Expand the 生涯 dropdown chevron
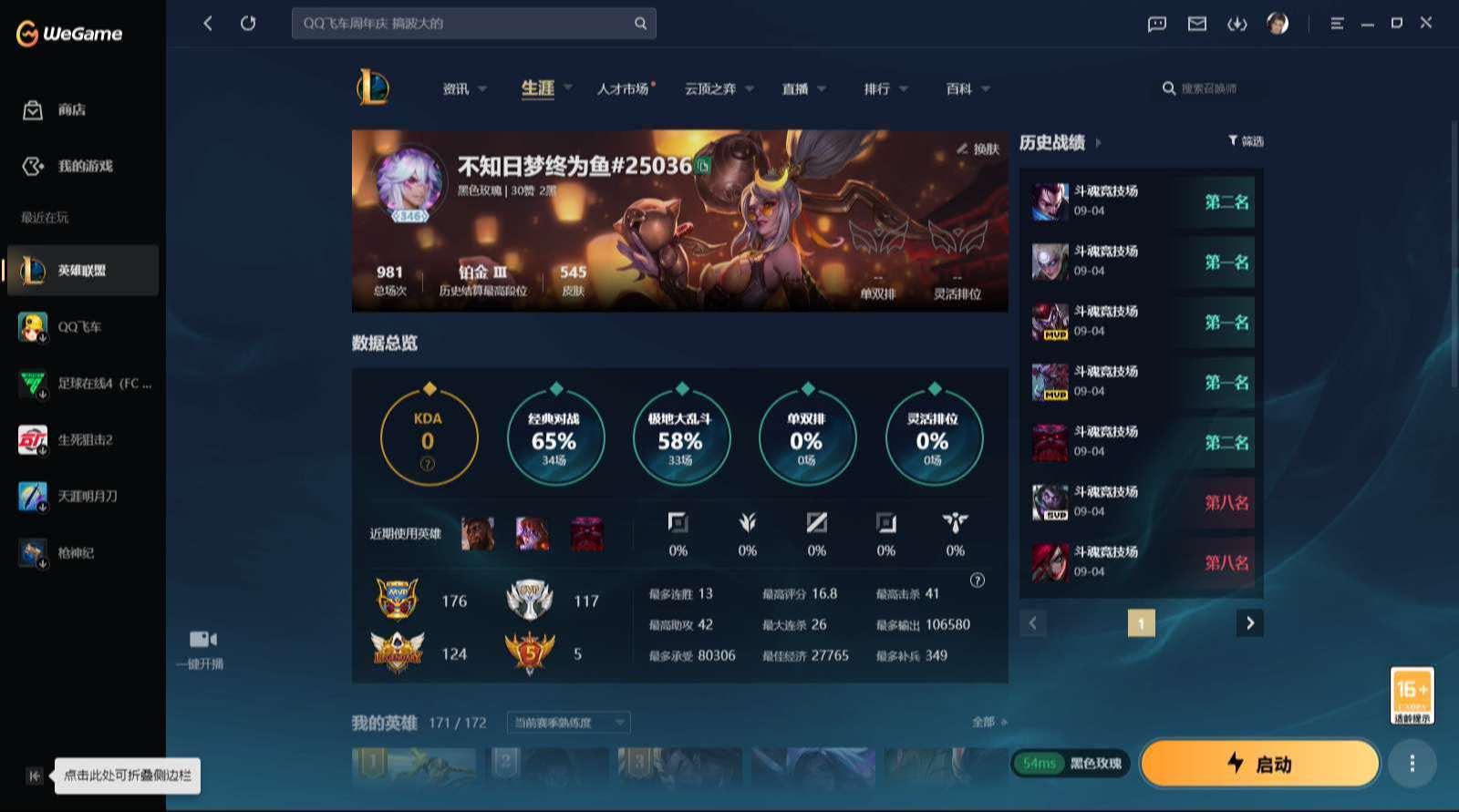This screenshot has height=812, width=1459. pyautogui.click(x=568, y=88)
